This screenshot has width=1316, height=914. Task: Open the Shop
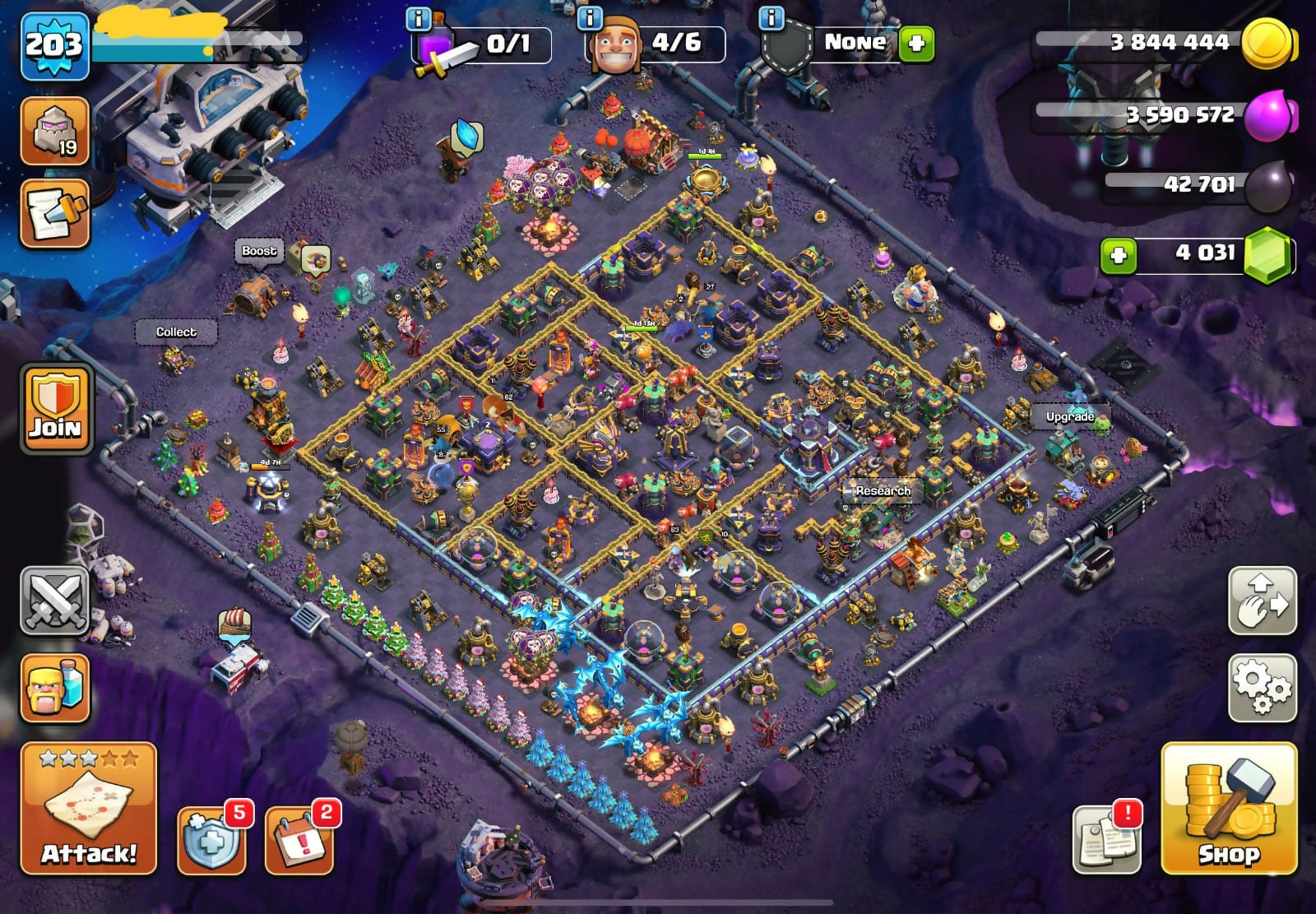tap(1229, 808)
